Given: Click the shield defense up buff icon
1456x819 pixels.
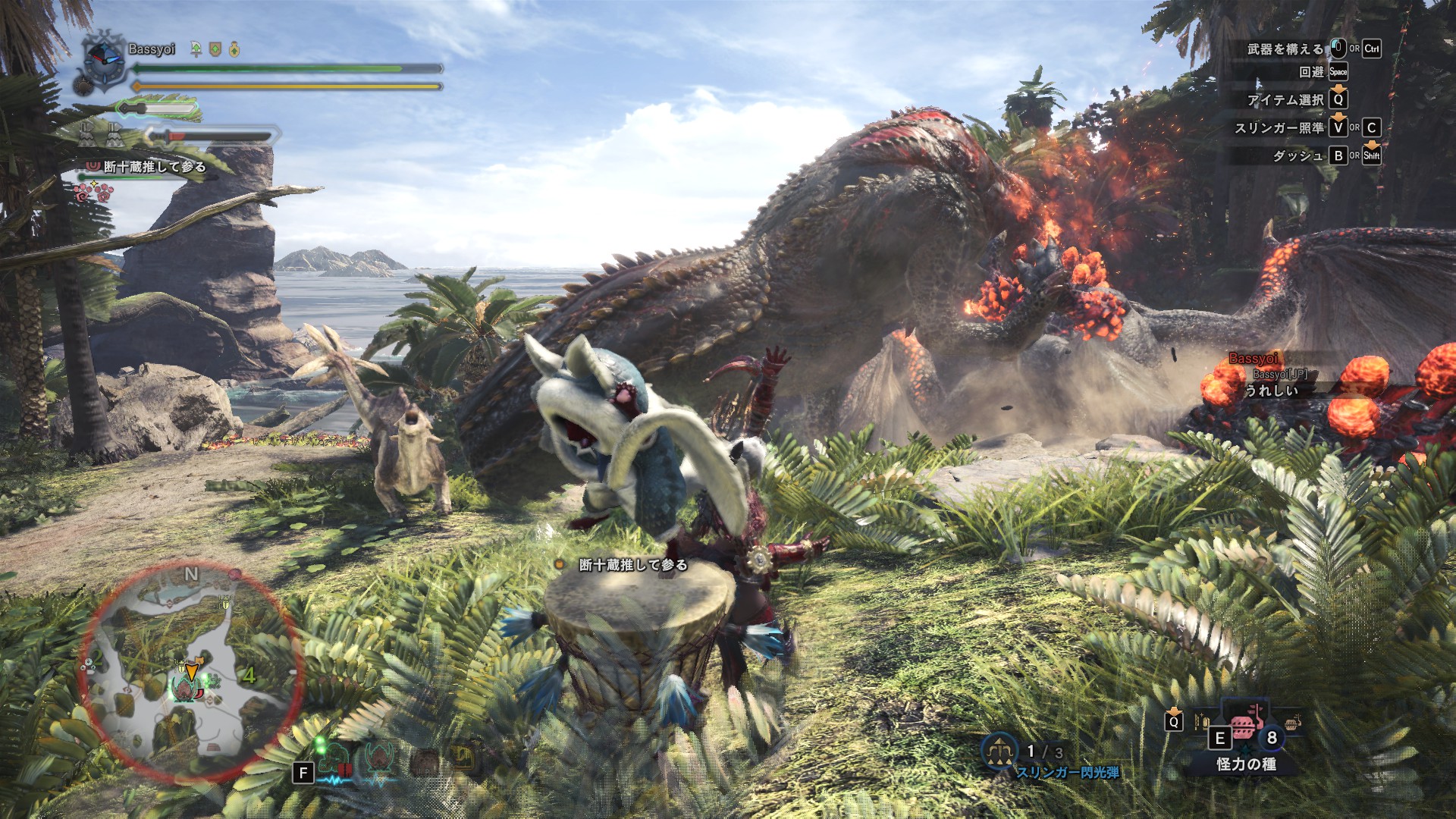Looking at the screenshot, I should 215,49.
